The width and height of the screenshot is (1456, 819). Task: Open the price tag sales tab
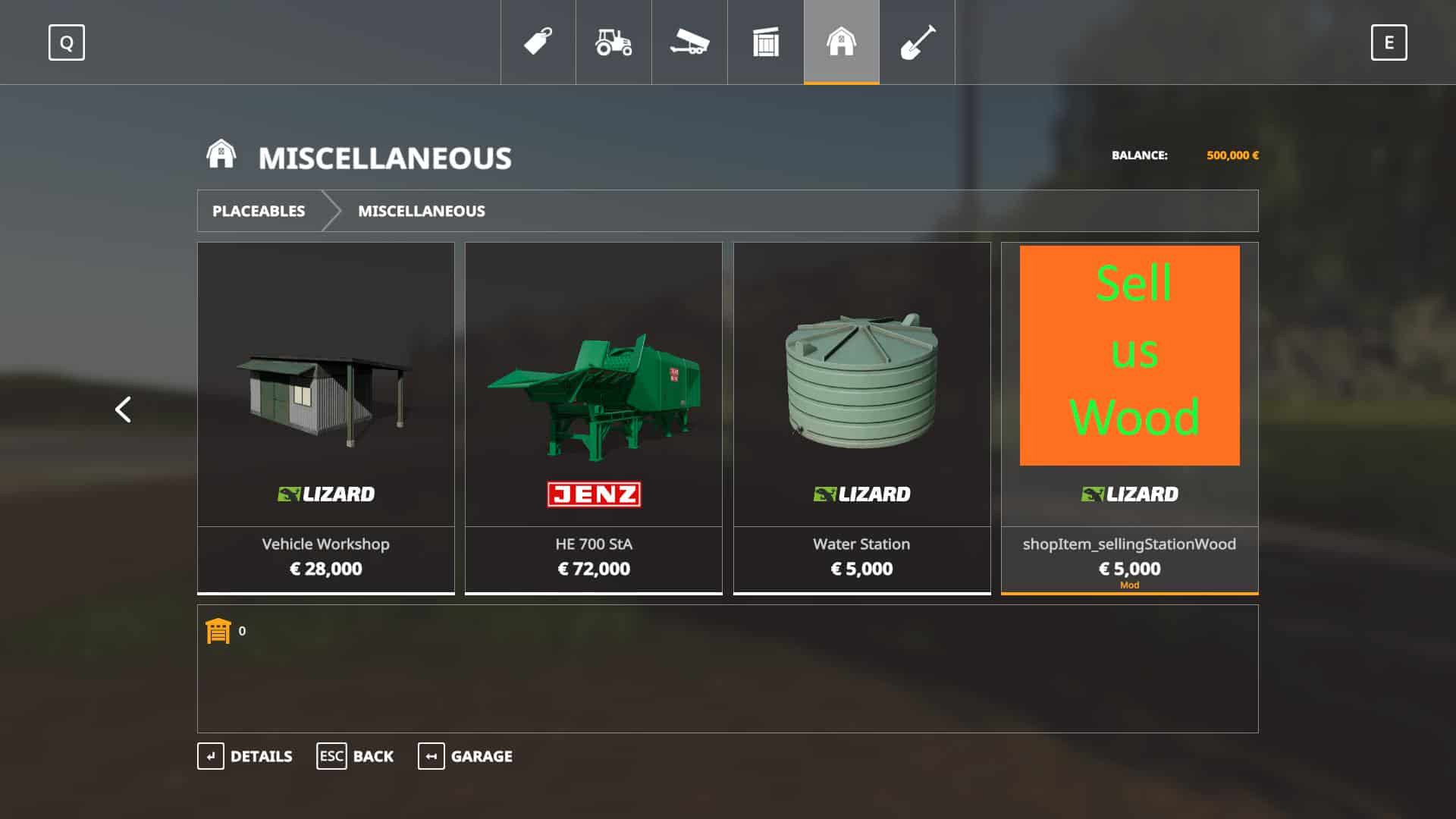pyautogui.click(x=538, y=42)
